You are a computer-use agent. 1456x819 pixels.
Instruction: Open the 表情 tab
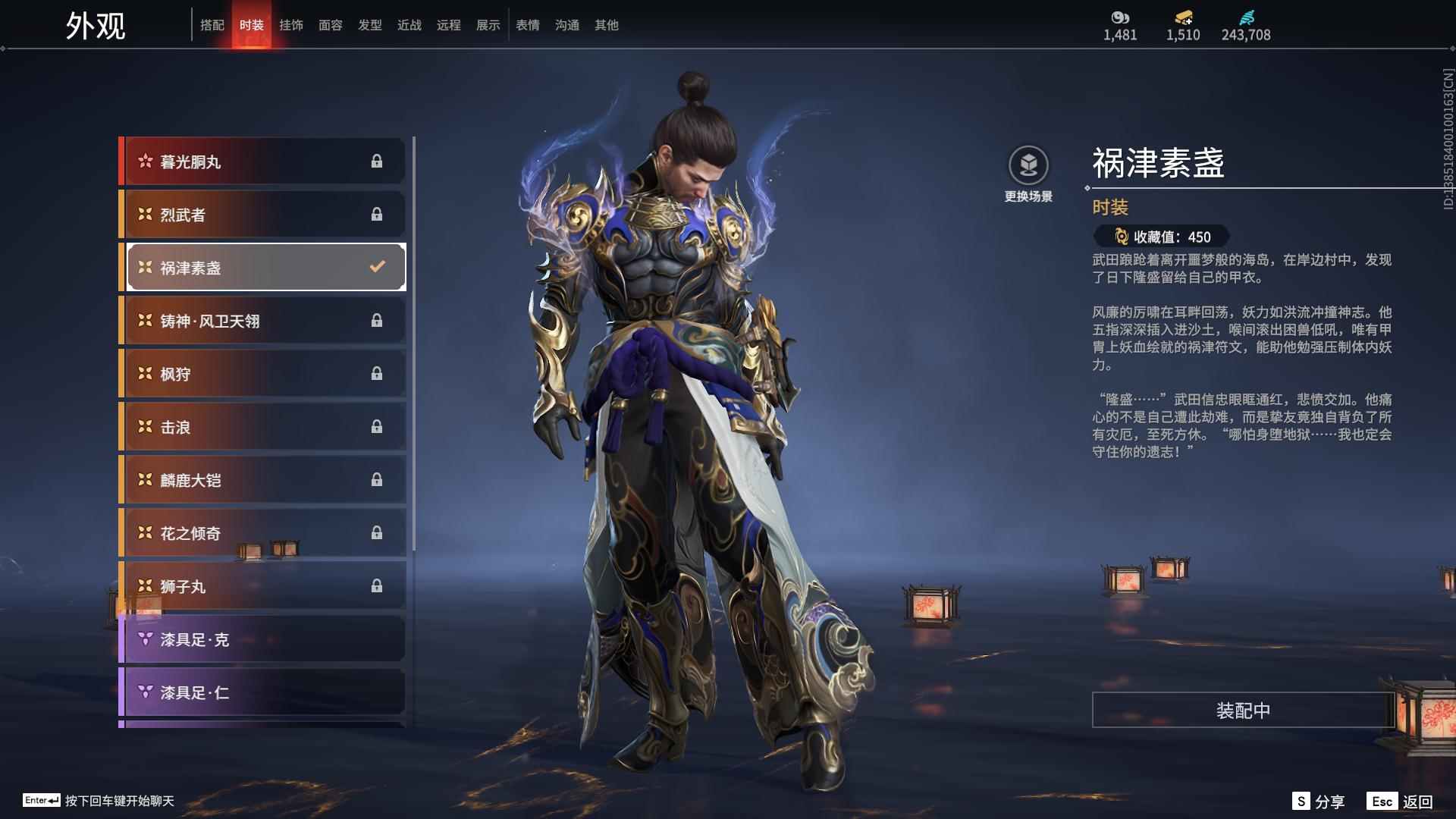click(527, 24)
